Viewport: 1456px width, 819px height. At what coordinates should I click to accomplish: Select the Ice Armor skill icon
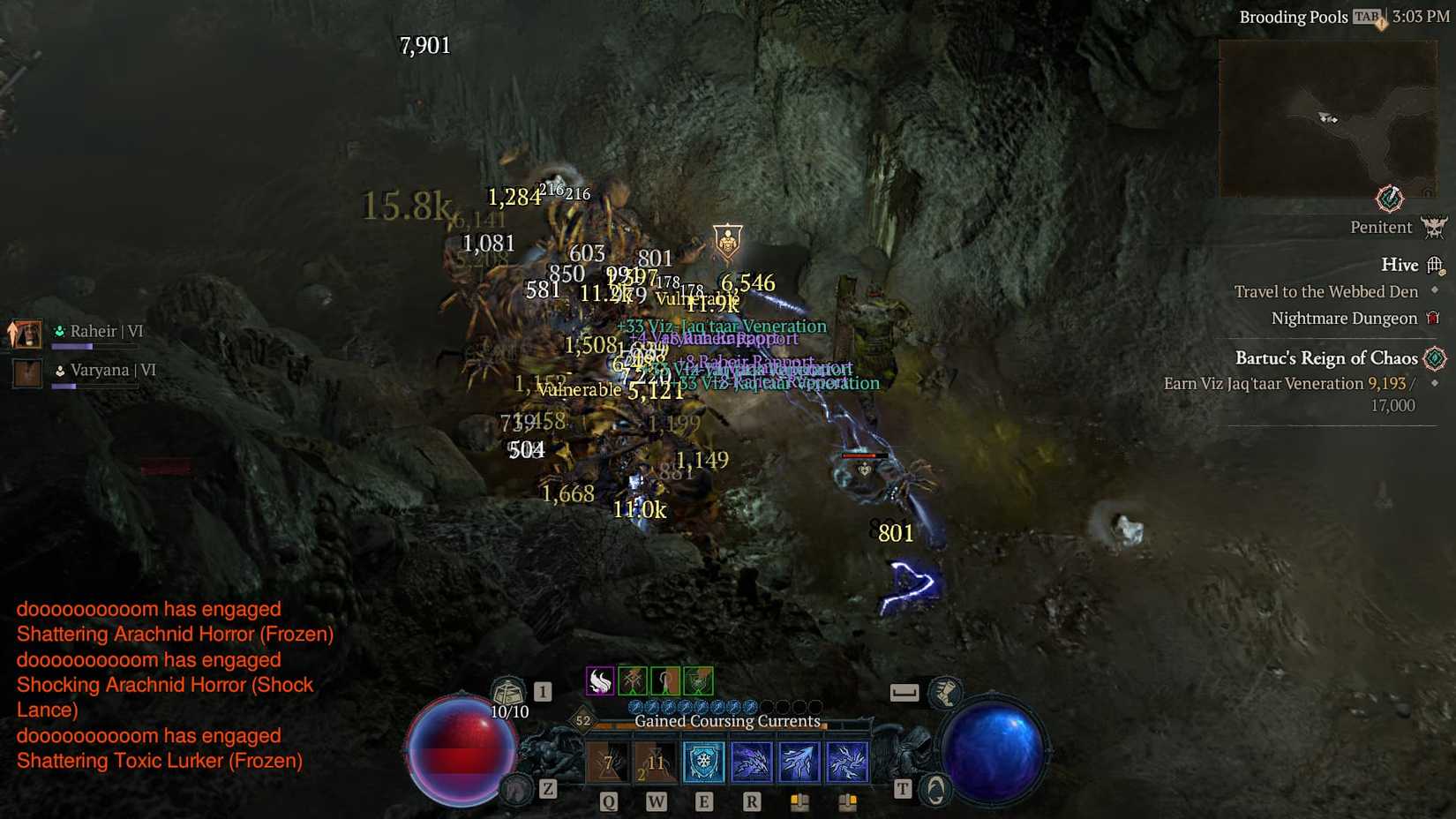704,762
